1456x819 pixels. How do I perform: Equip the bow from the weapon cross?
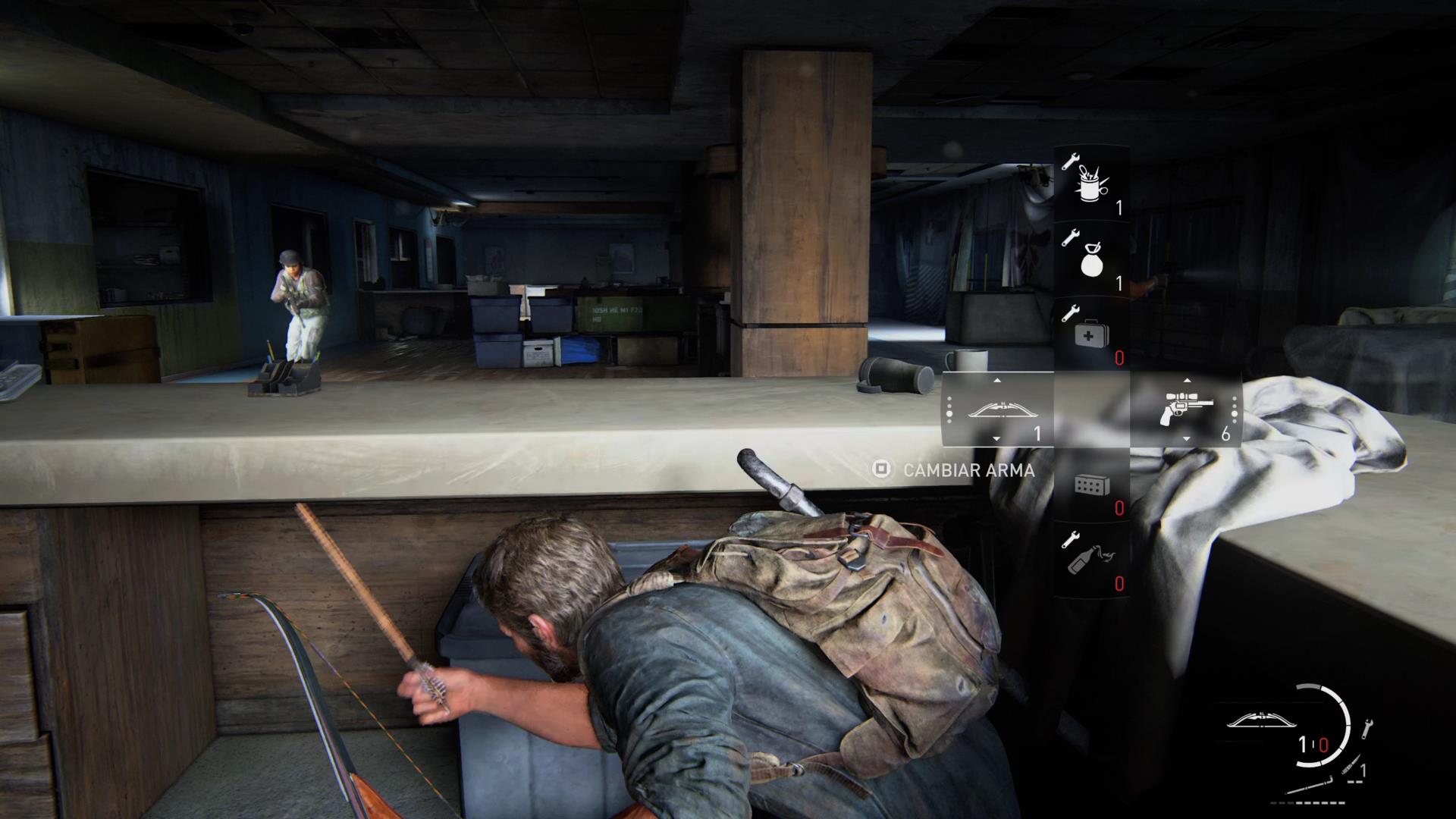point(998,410)
